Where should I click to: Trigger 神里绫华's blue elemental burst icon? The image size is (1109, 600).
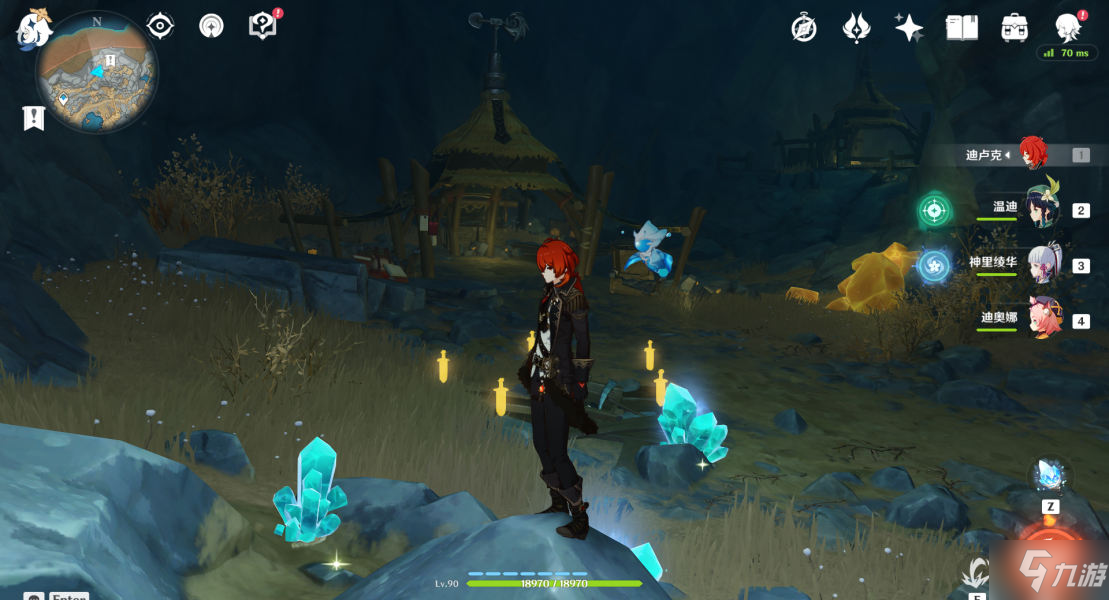(934, 265)
